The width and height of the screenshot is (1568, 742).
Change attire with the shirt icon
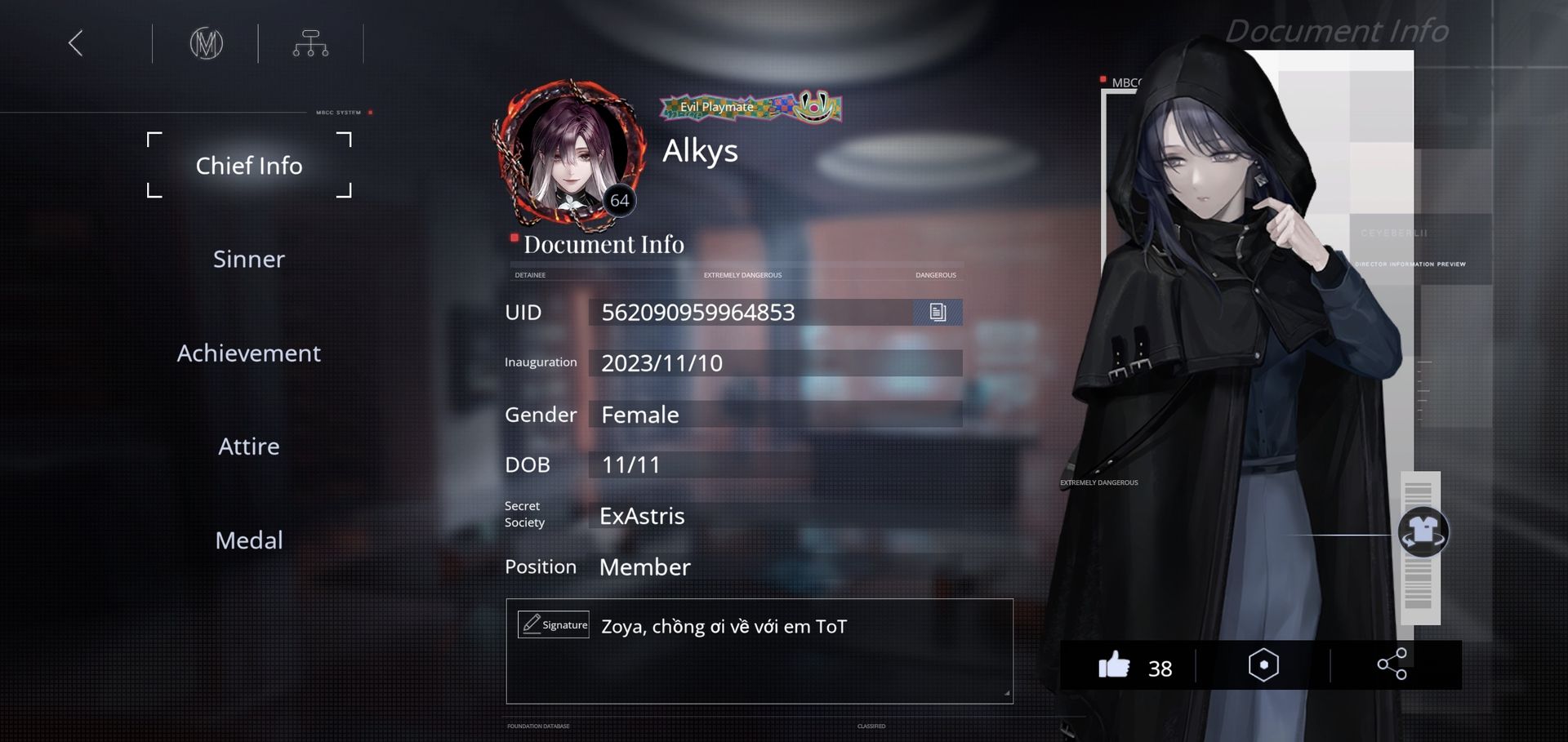tap(1423, 532)
